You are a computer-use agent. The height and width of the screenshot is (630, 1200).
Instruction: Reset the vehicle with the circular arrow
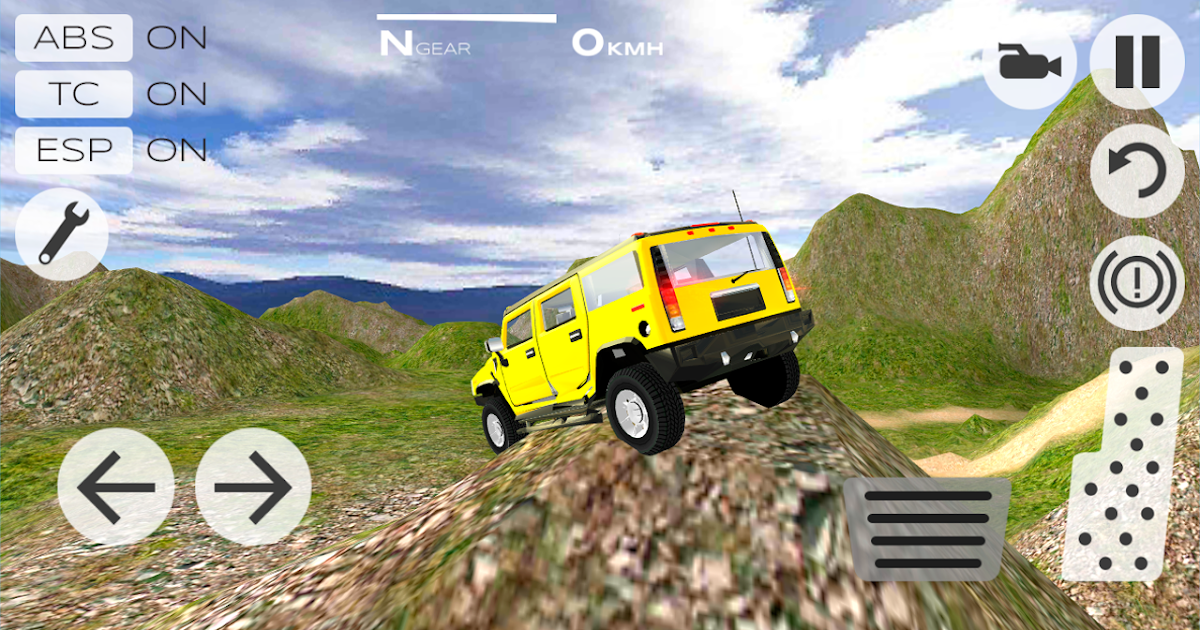click(x=1137, y=171)
